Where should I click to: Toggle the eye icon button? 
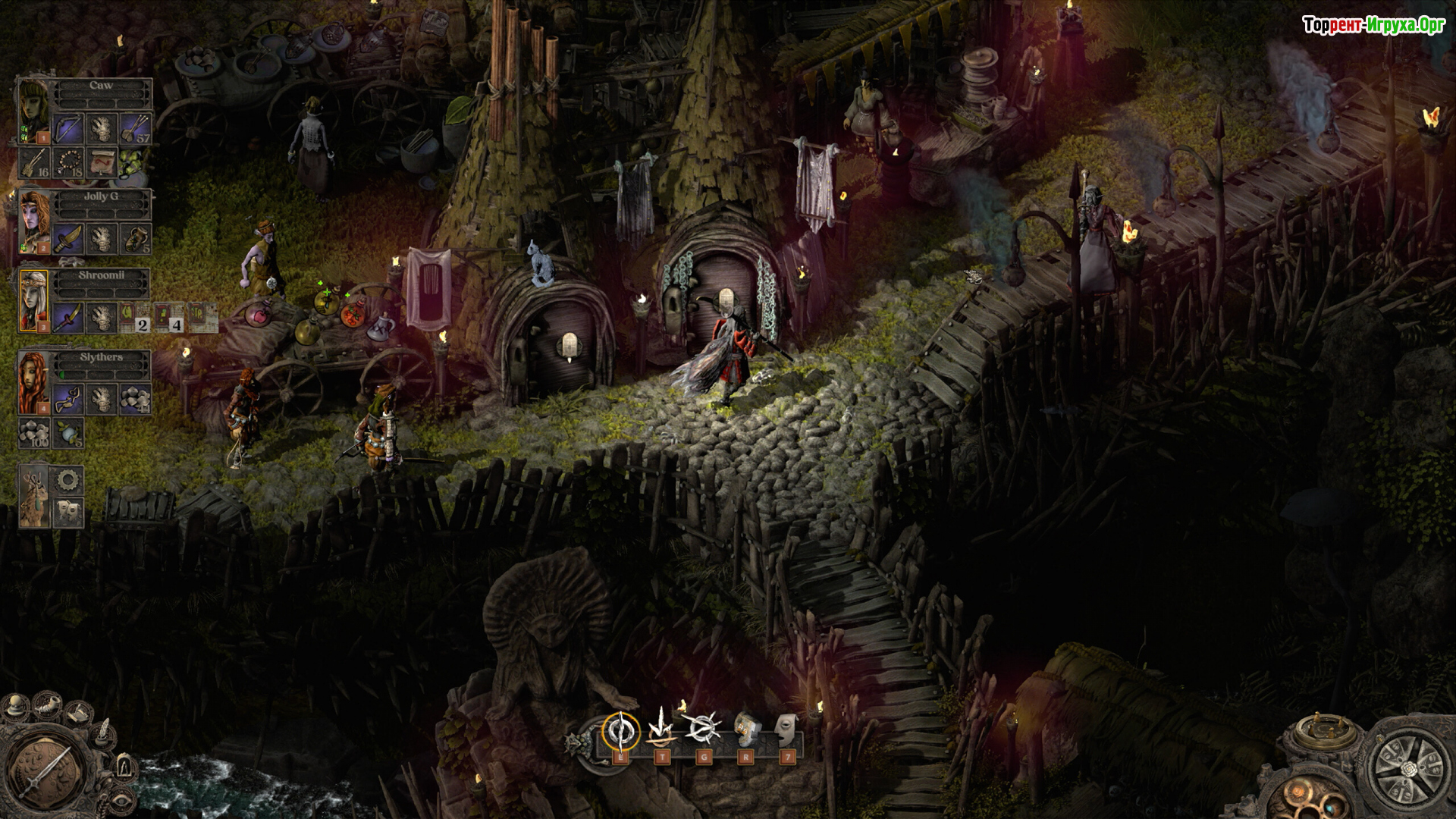click(121, 799)
